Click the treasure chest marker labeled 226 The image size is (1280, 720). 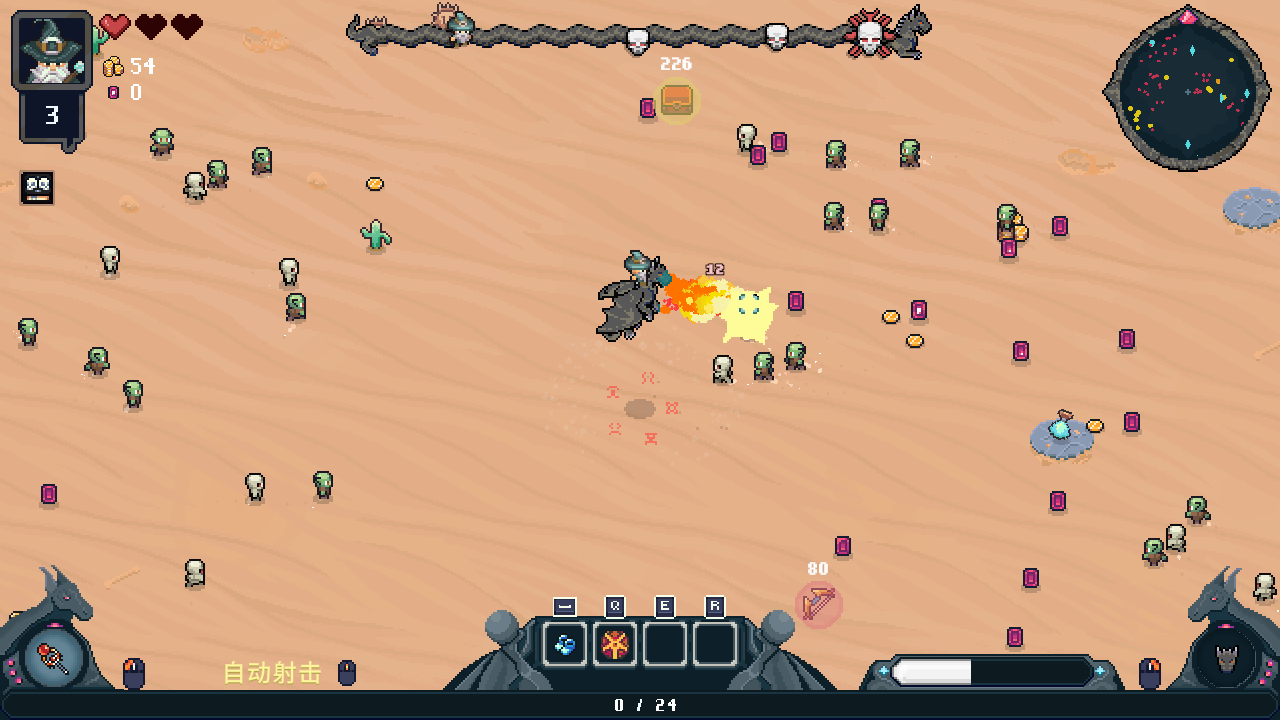pos(677,100)
